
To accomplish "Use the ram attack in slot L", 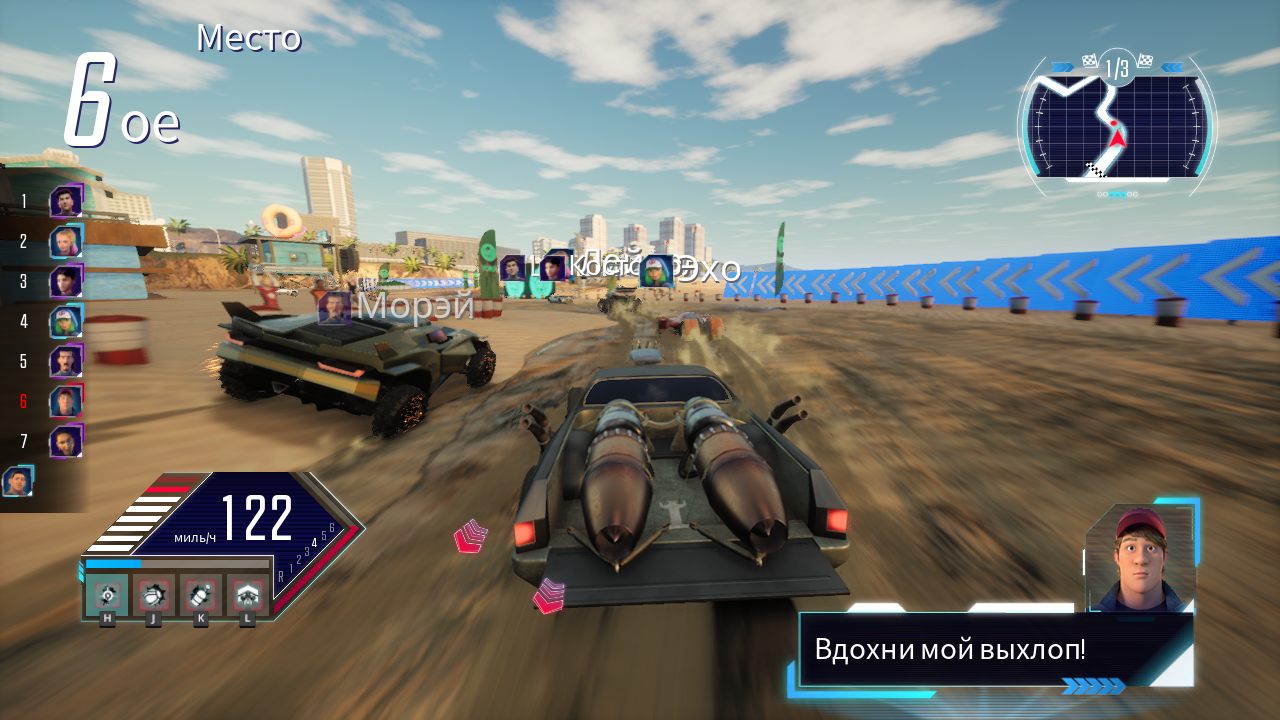I will (x=247, y=595).
